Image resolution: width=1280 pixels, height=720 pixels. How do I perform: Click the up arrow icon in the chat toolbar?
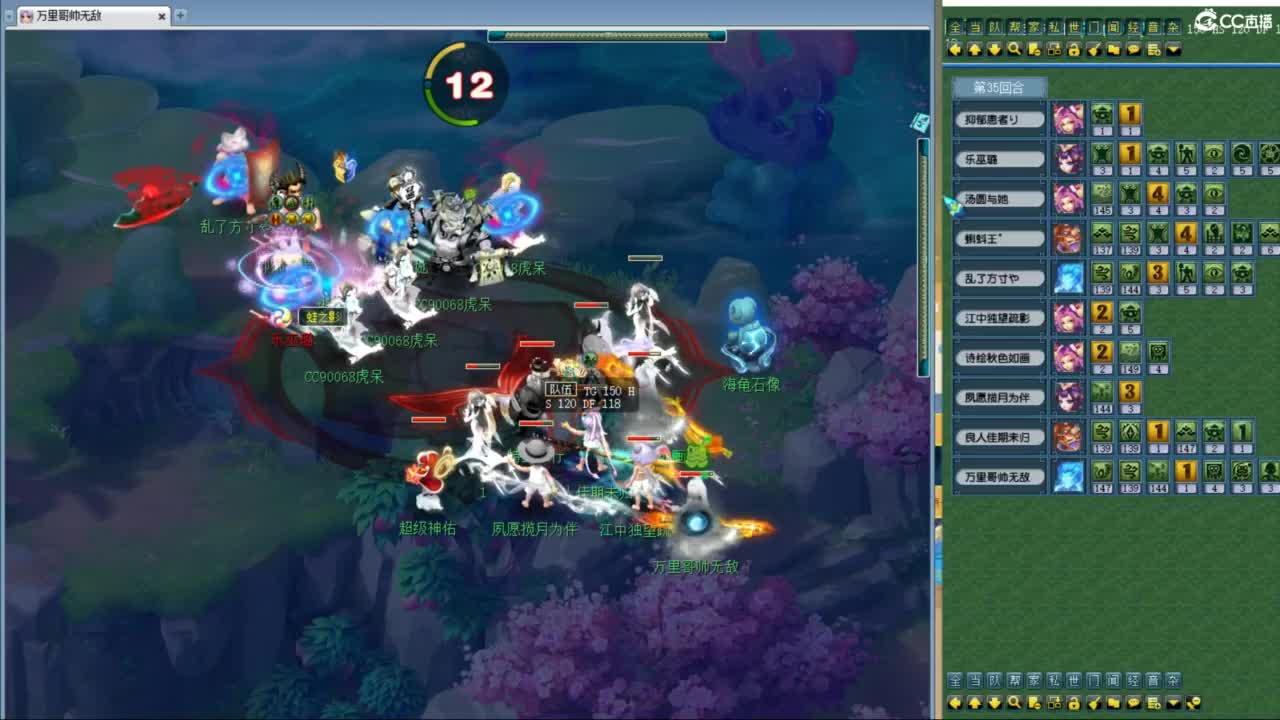click(974, 50)
